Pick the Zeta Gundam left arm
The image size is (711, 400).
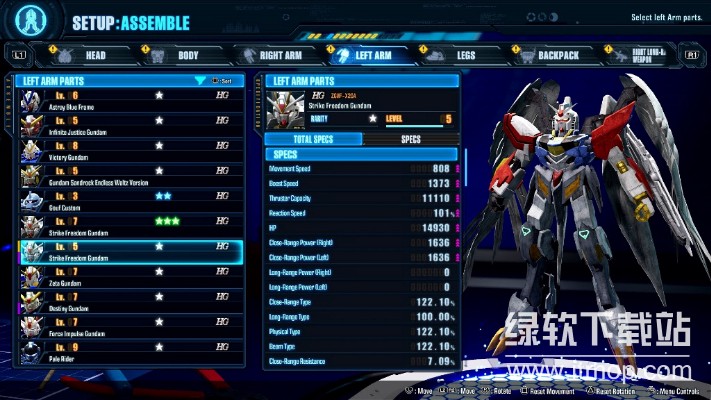pos(130,276)
